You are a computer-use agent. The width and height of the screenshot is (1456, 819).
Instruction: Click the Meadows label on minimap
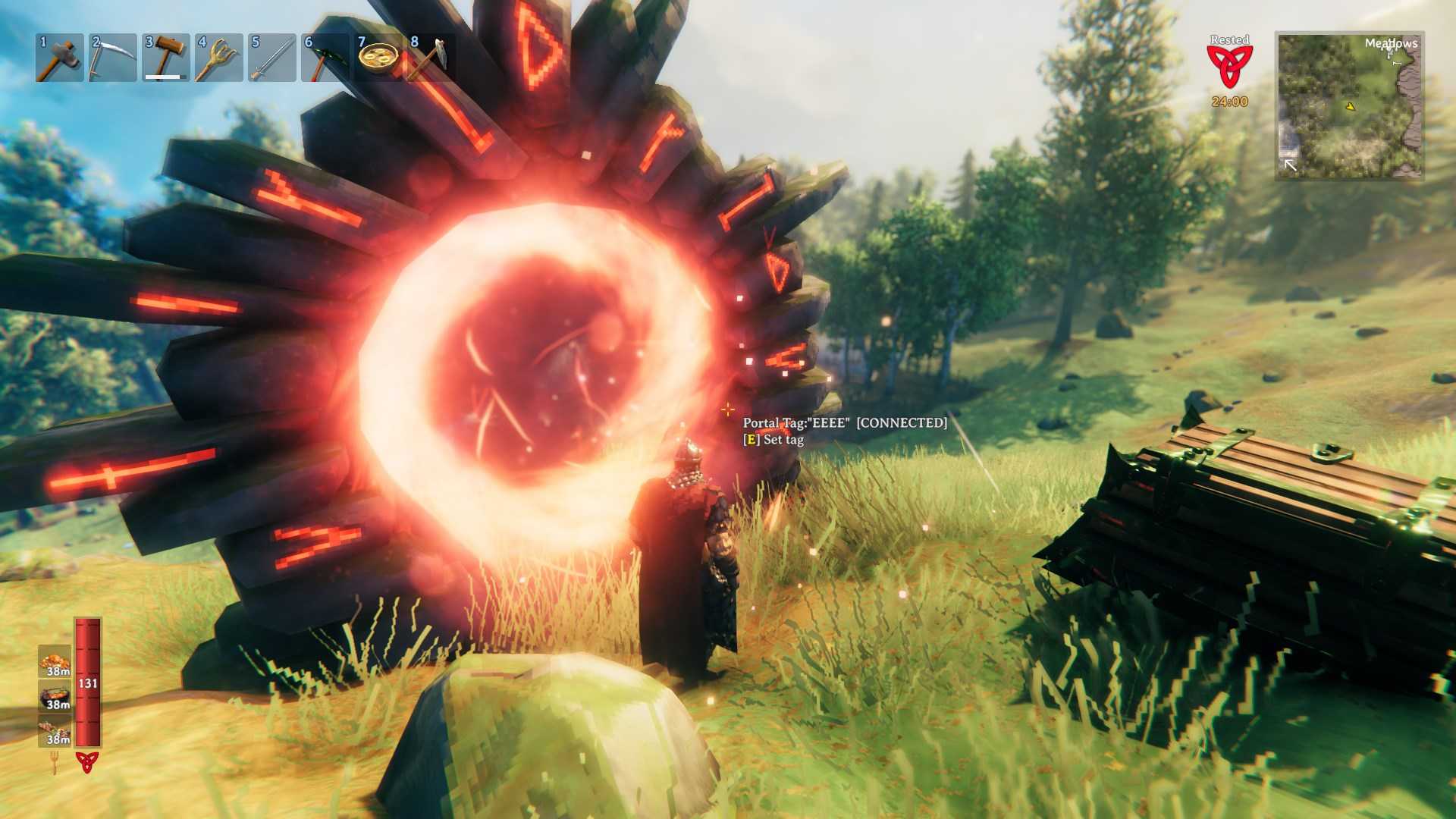[x=1392, y=44]
